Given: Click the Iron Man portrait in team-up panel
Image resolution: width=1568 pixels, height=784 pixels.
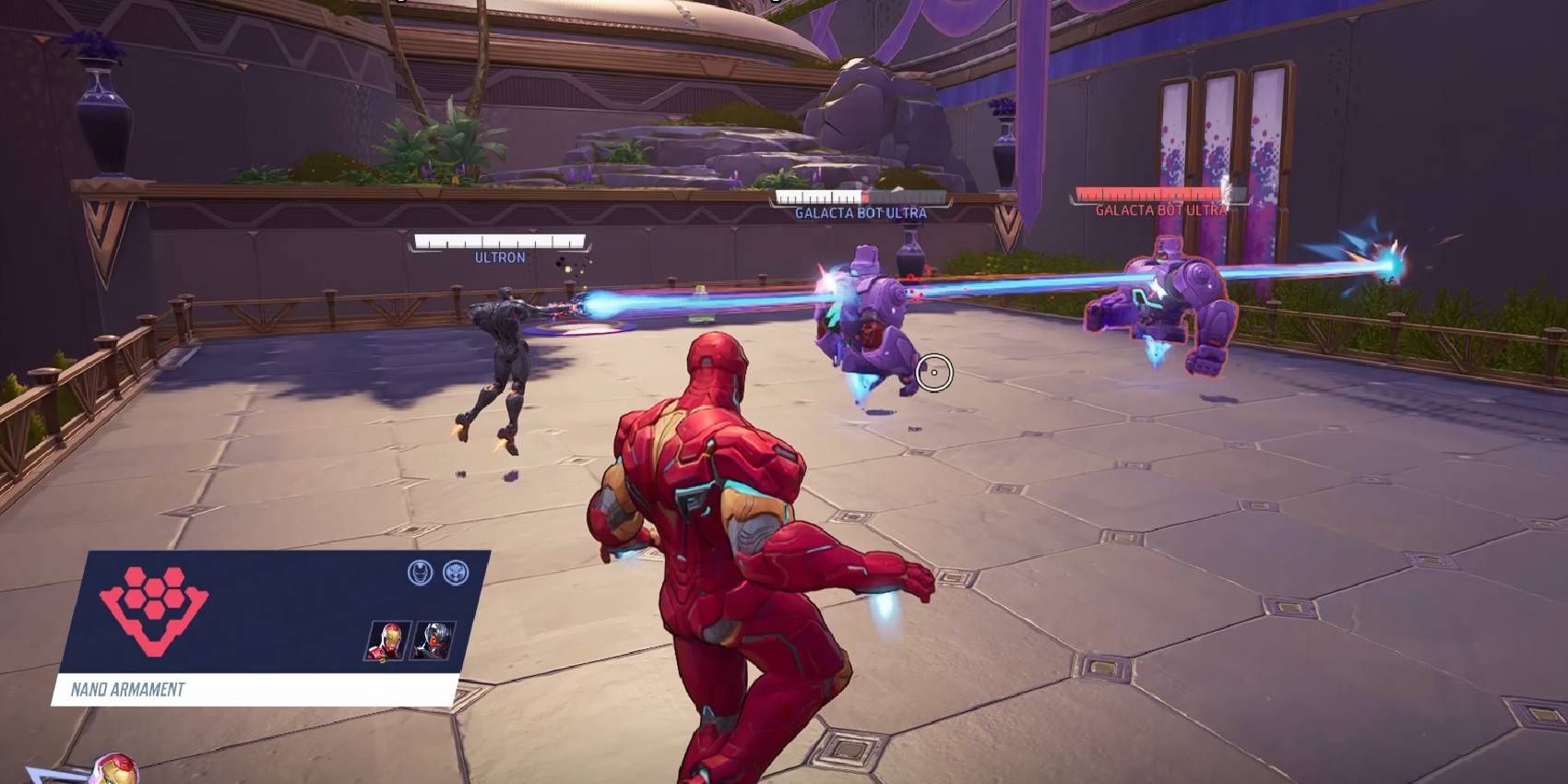Looking at the screenshot, I should point(387,640).
